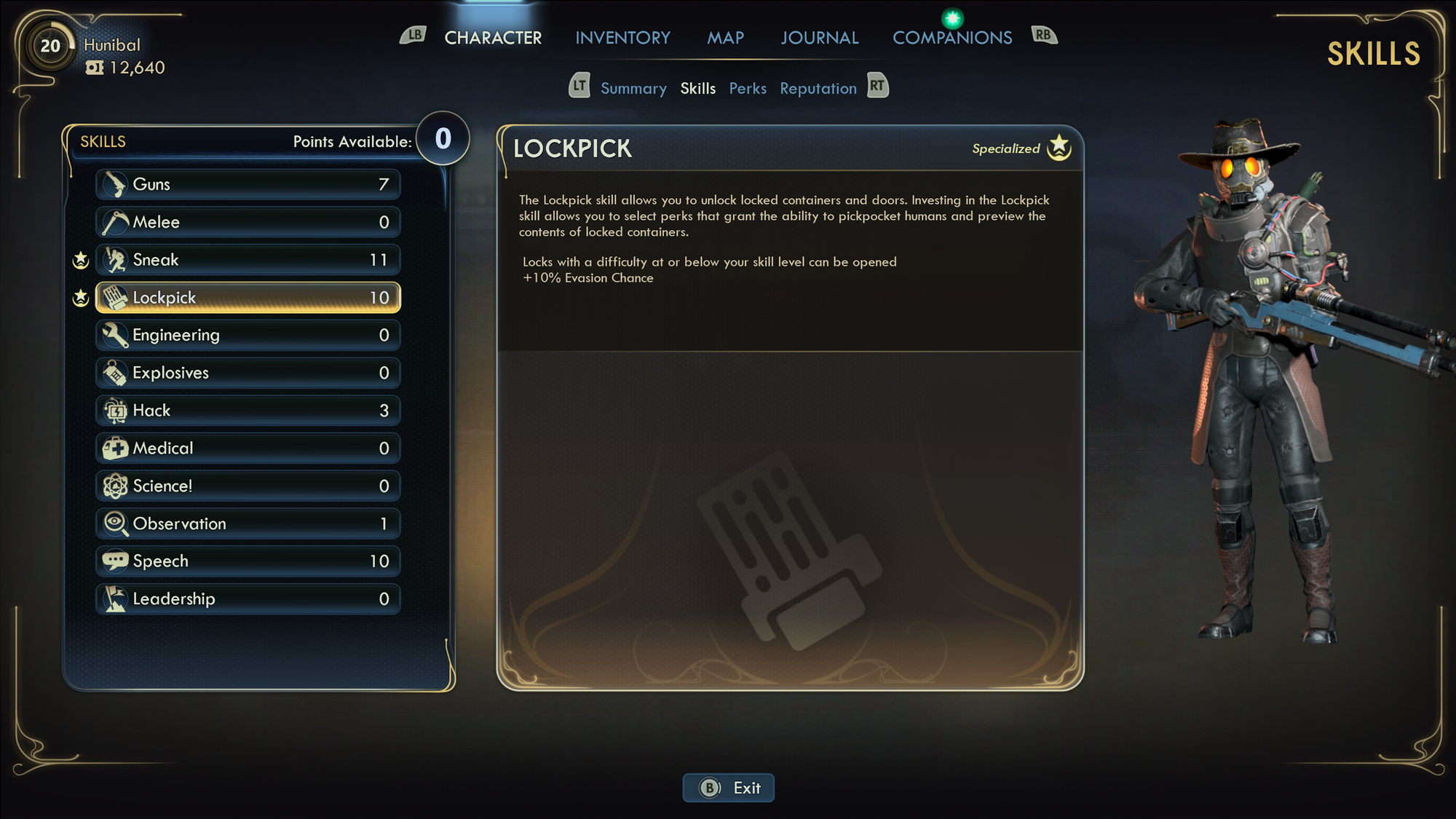Click the LT prompt beside Summary
The width and height of the screenshot is (1456, 819).
[579, 86]
